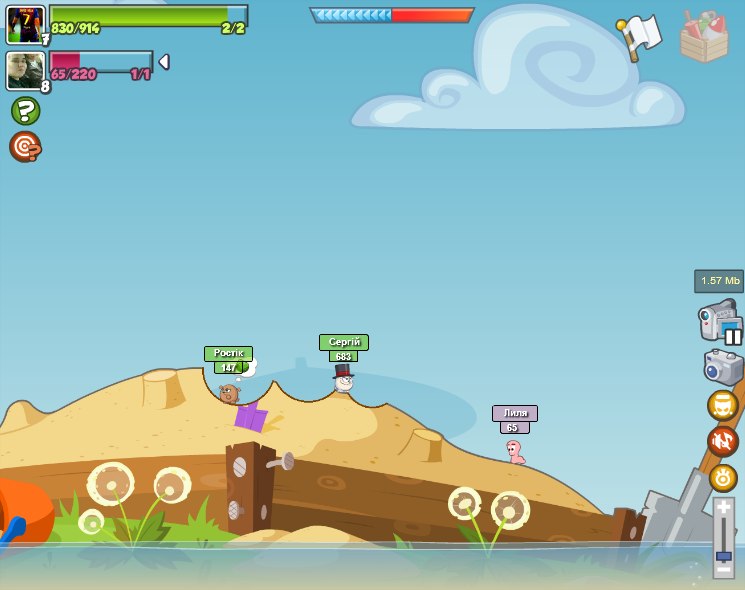Click the white arrow beside the pink bar
Image resolution: width=745 pixels, height=590 pixels.
tap(164, 62)
